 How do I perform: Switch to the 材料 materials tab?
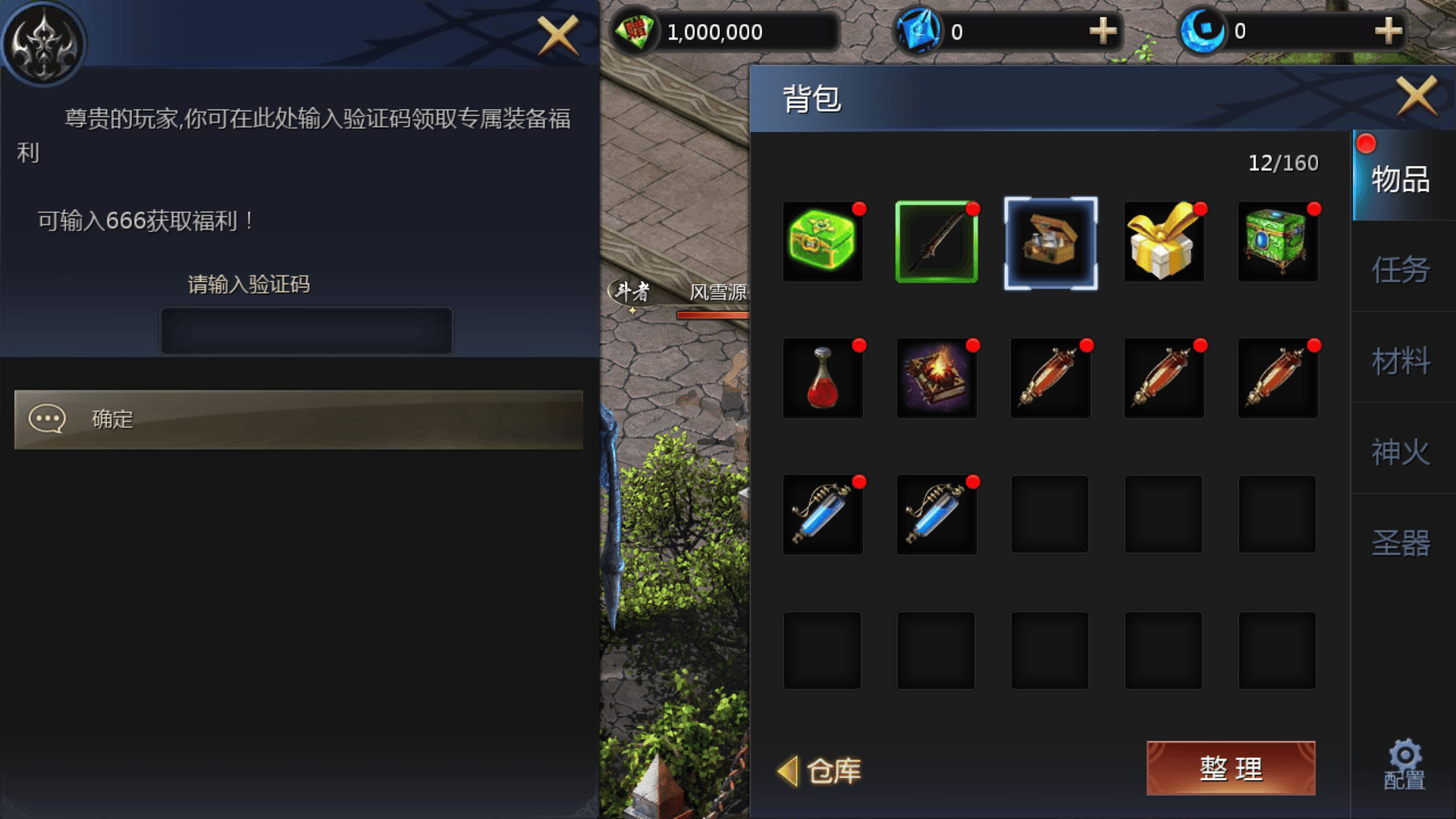(x=1400, y=361)
